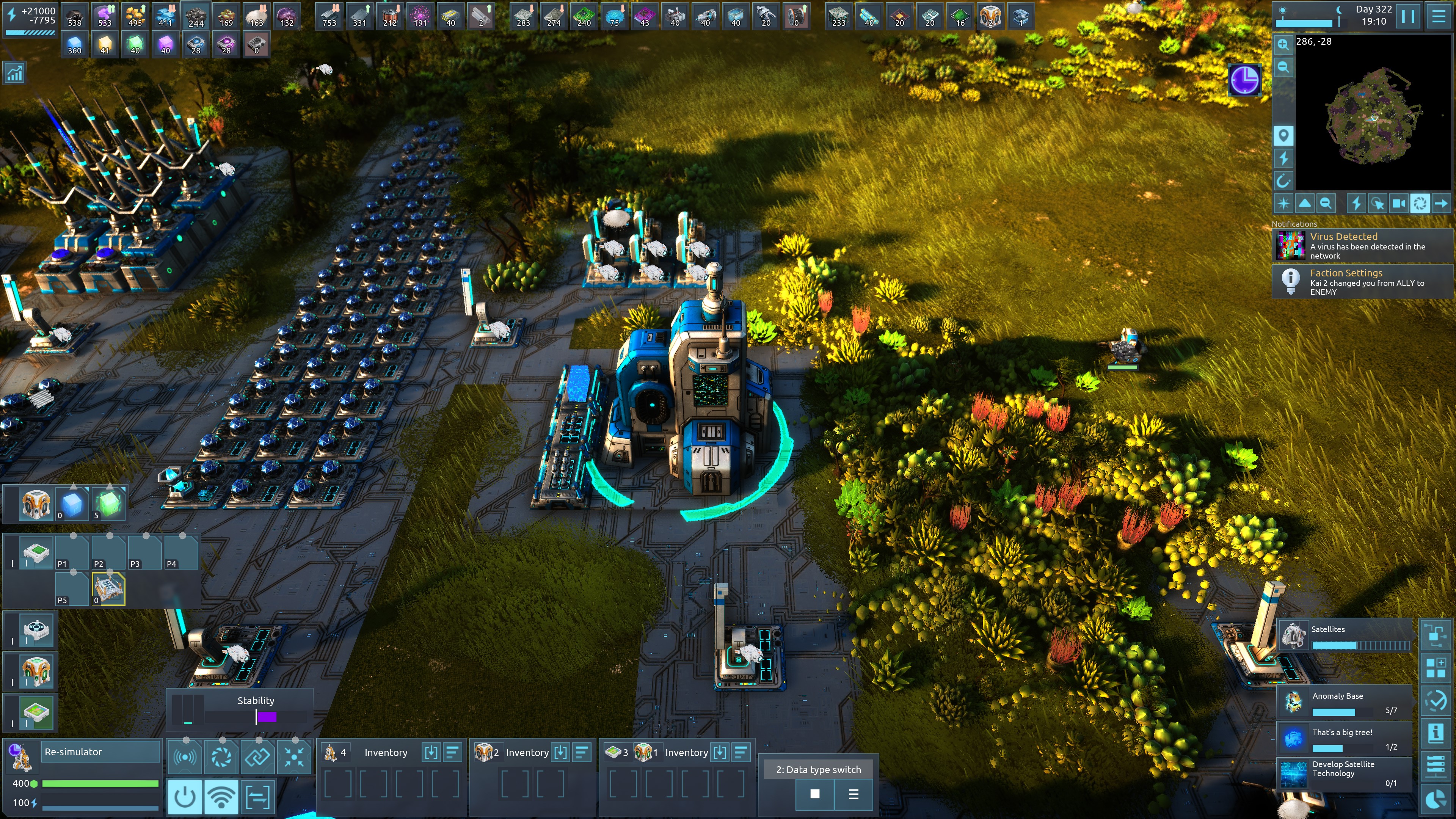1456x819 pixels.
Task: Open the Faction Settings notification
Action: pyautogui.click(x=1362, y=282)
